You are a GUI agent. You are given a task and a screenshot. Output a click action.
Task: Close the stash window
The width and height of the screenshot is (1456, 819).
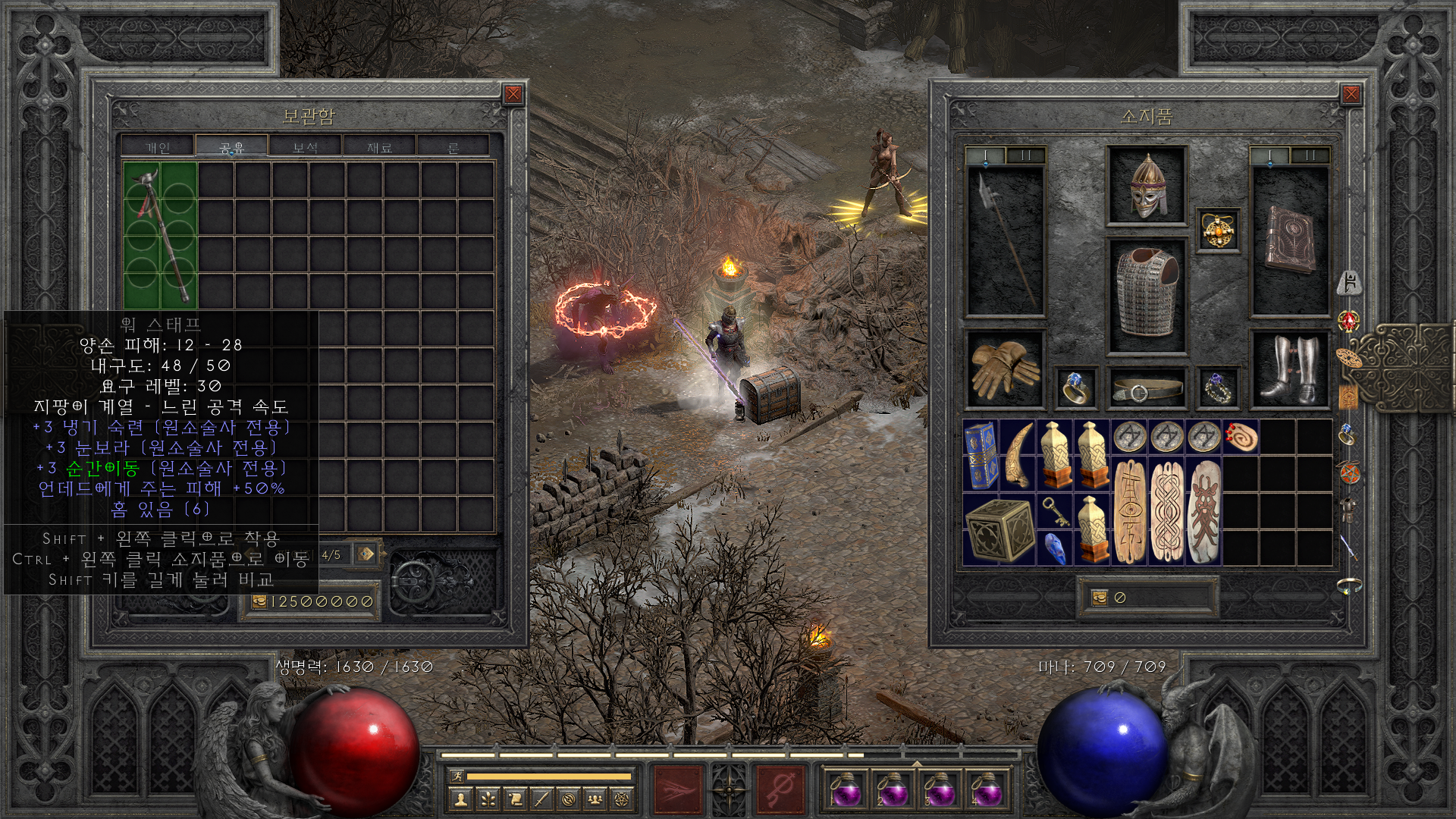coord(513,94)
